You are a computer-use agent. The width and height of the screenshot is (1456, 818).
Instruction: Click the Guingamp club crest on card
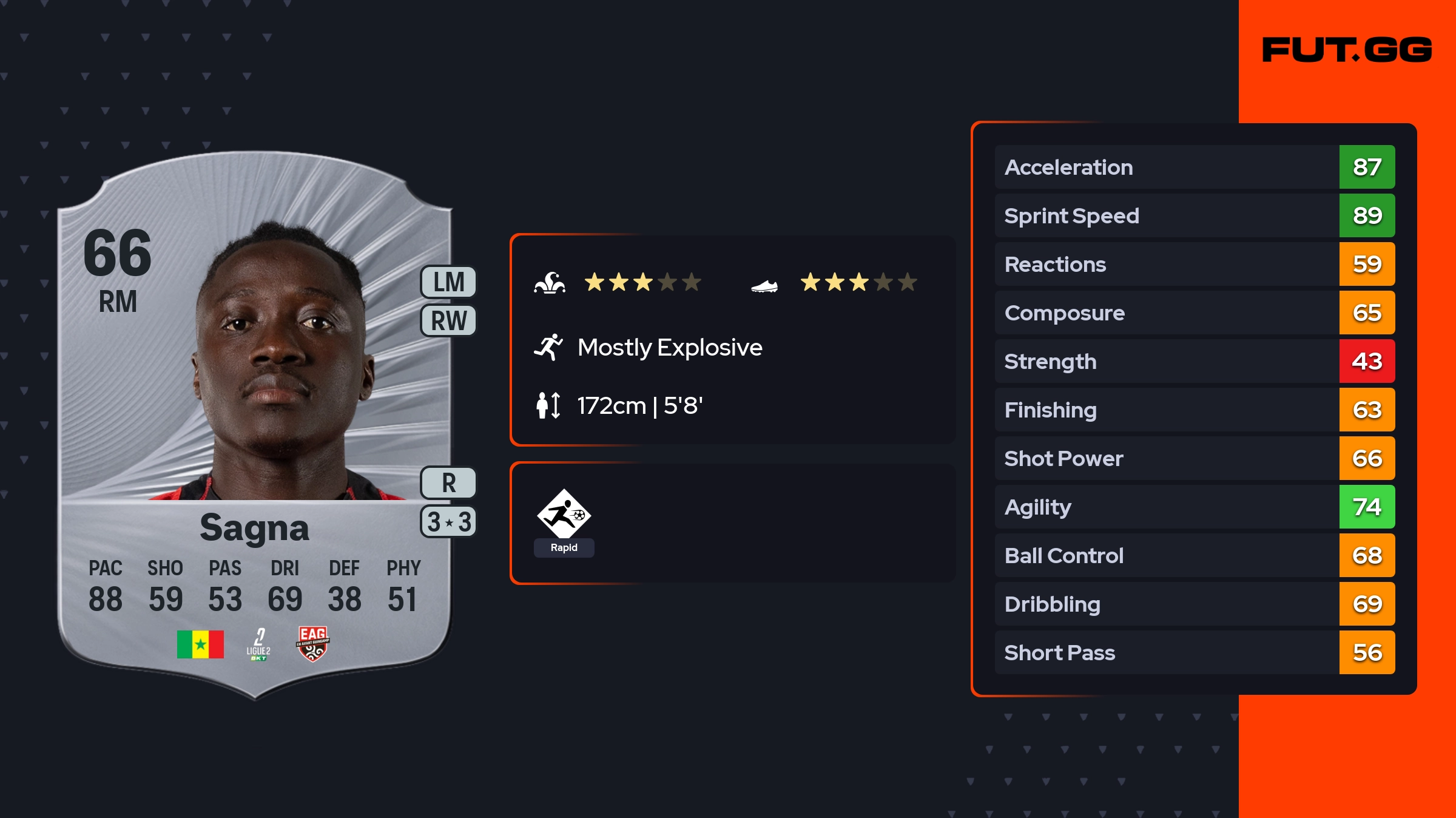coord(312,644)
